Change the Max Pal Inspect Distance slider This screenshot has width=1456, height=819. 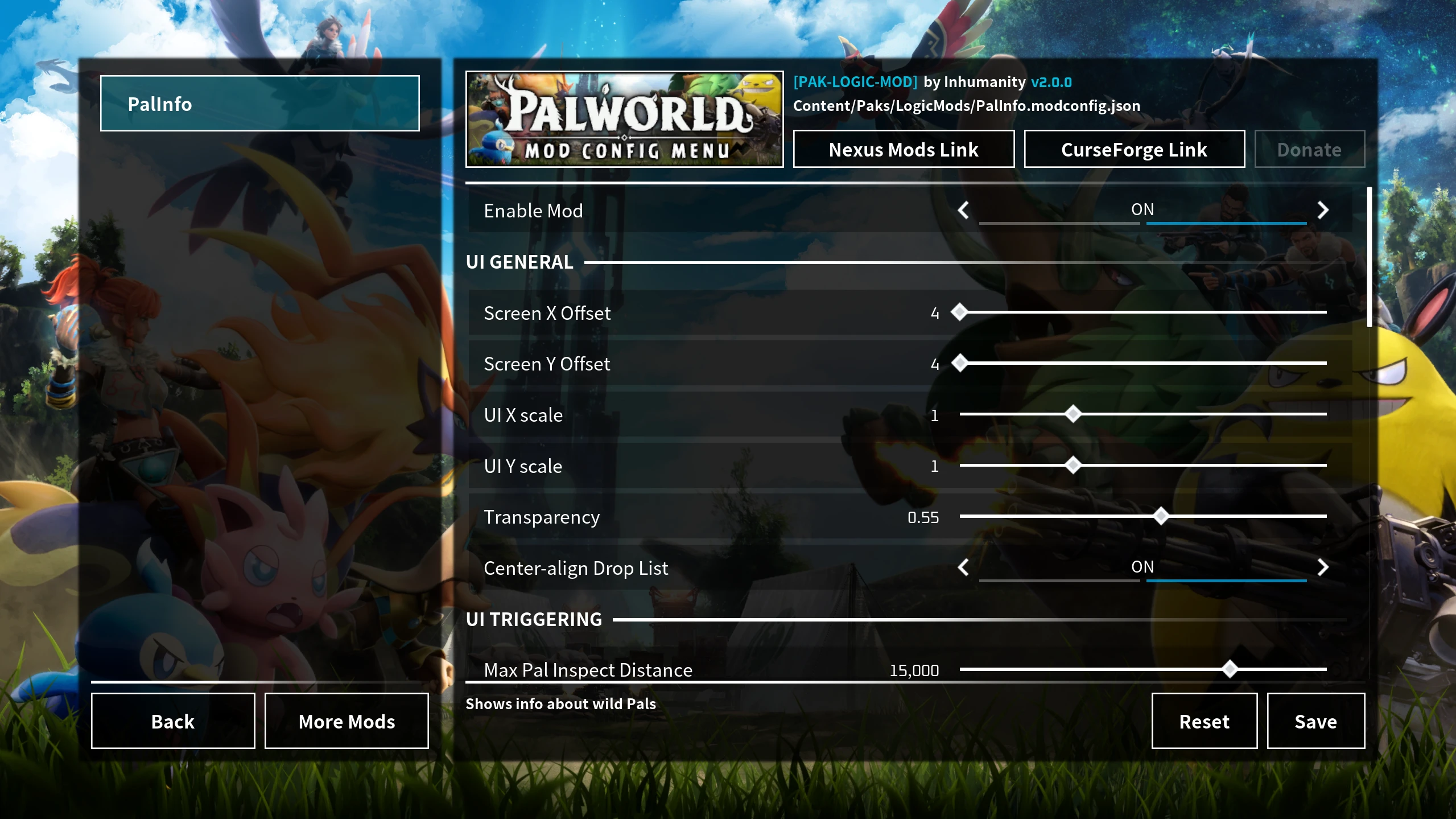click(1229, 670)
